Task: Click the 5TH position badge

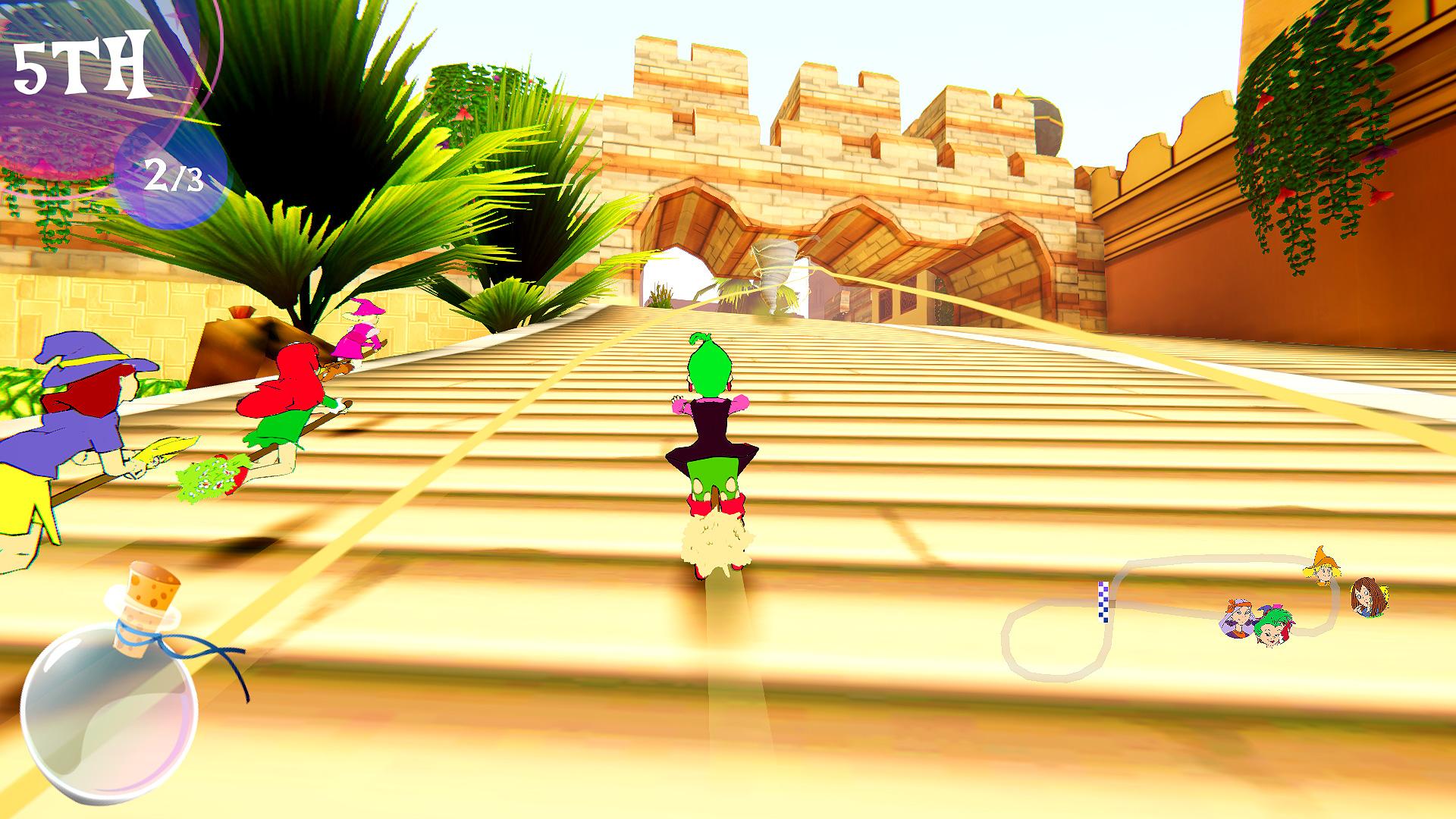Action: click(x=83, y=64)
